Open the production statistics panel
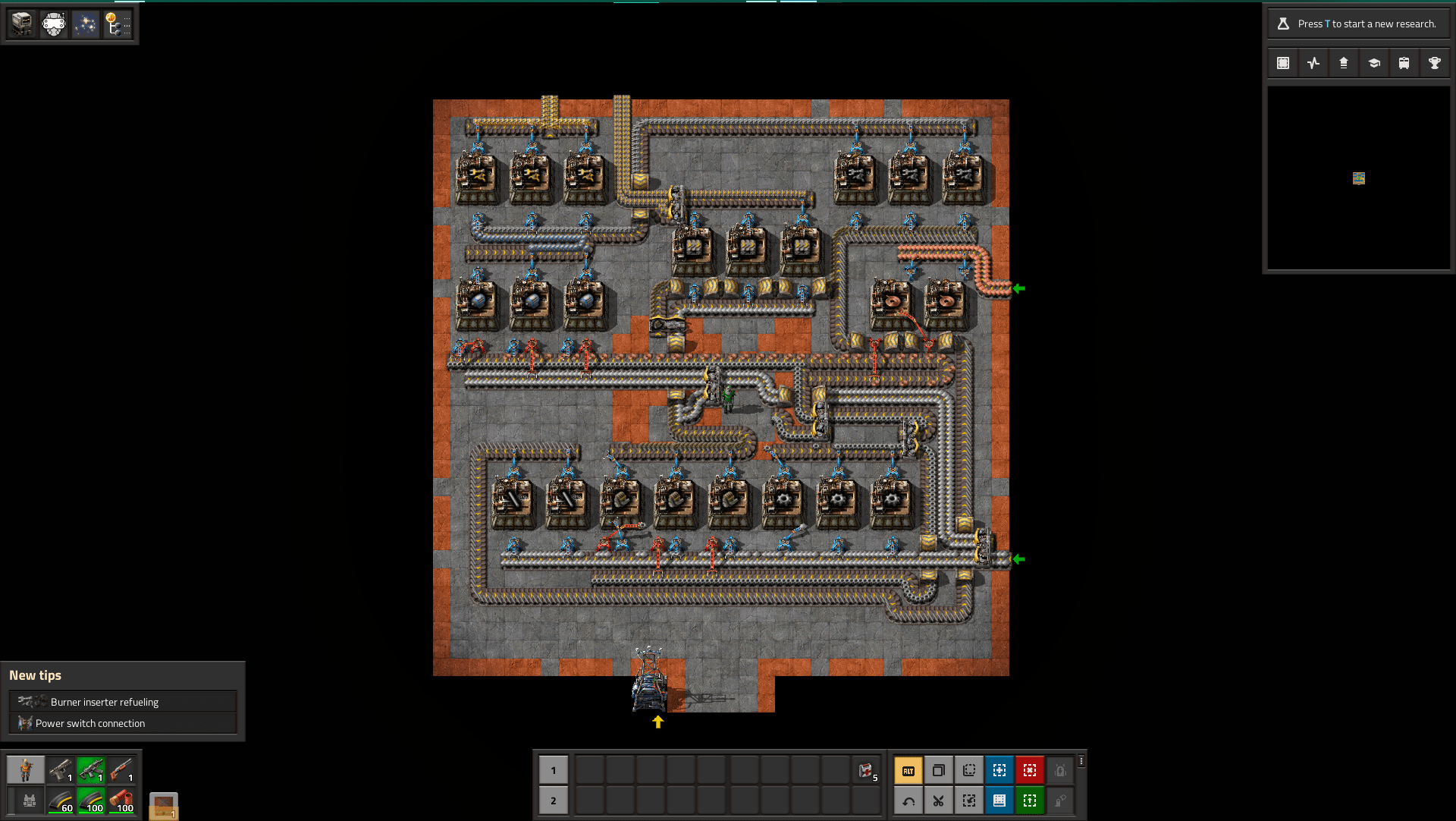This screenshot has height=821, width=1456. [x=1313, y=63]
